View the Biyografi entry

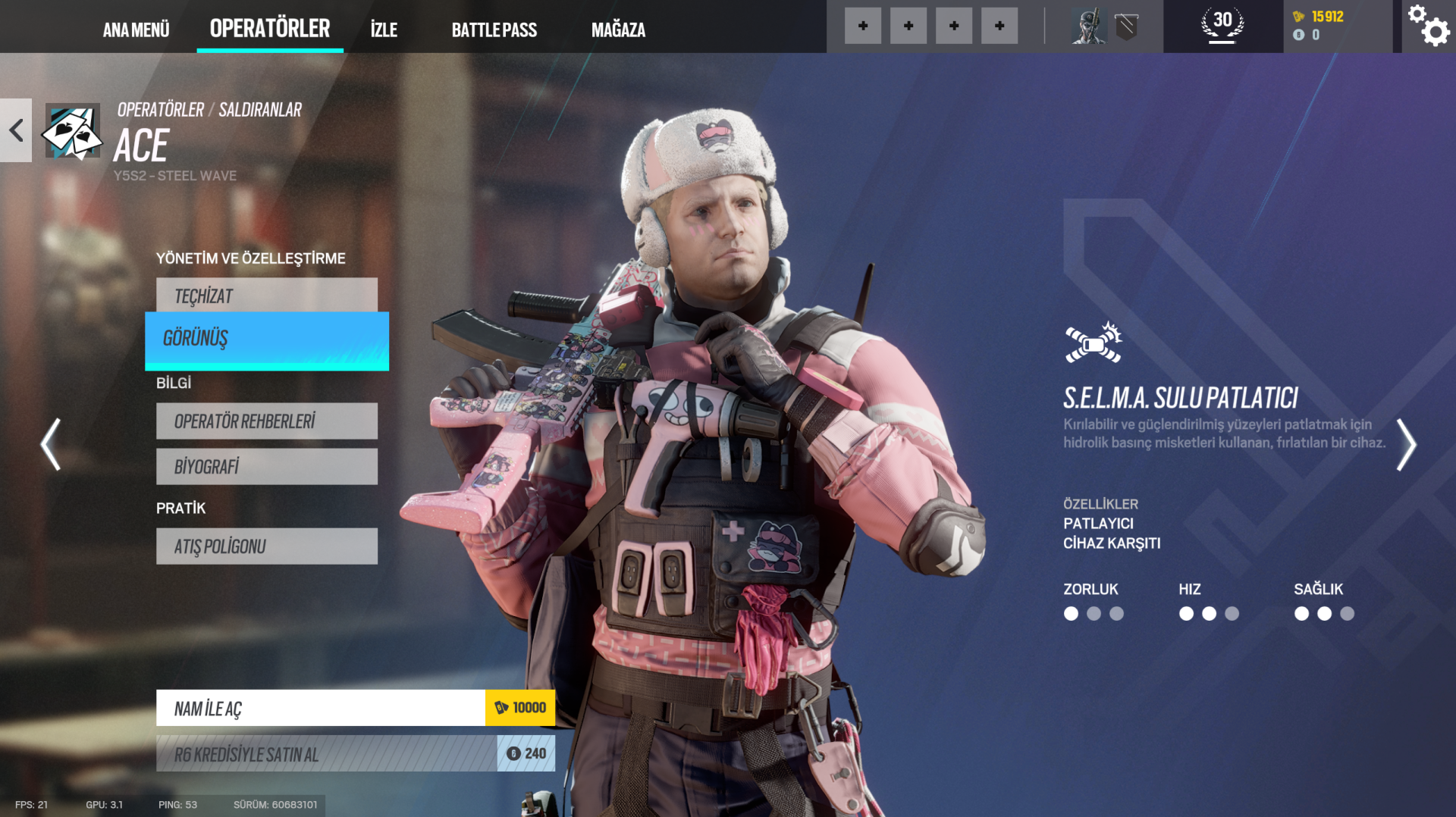267,466
